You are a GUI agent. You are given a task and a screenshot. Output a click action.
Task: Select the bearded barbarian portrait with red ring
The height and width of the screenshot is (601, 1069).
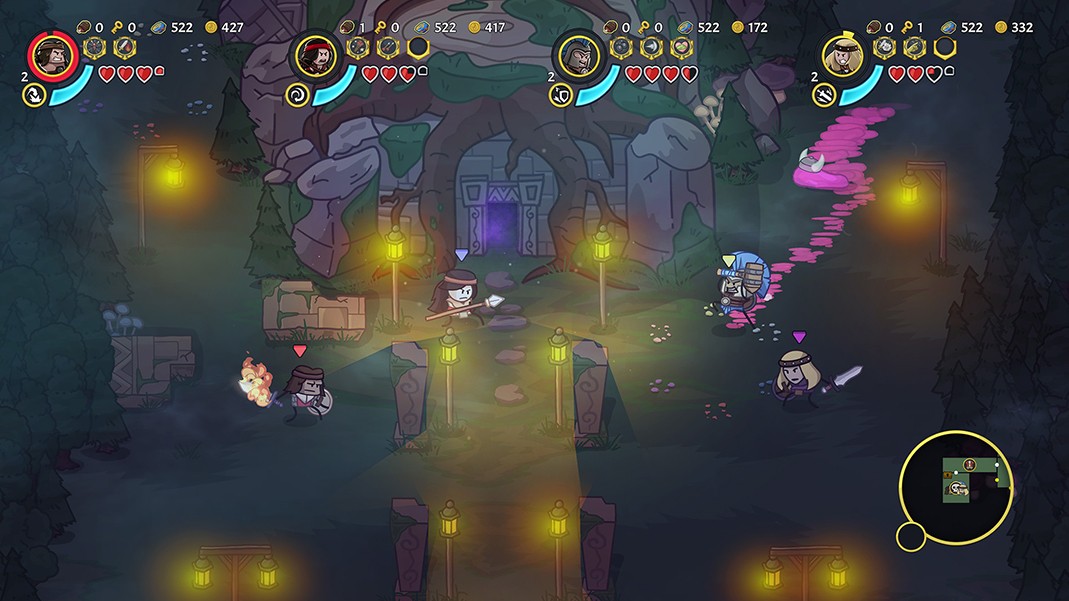point(53,55)
